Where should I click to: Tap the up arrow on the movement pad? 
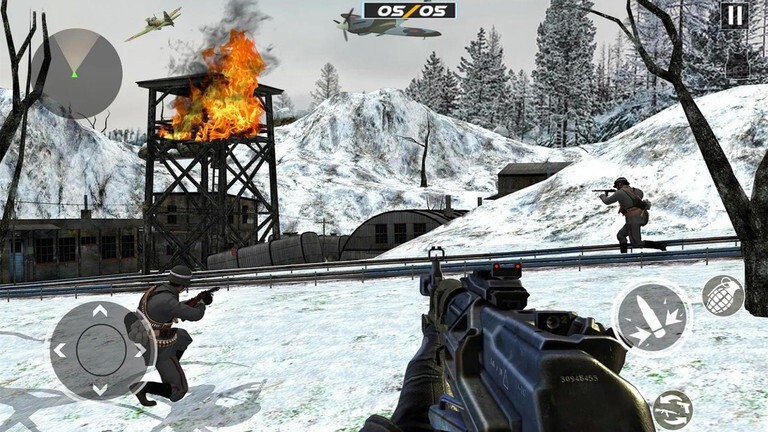[x=99, y=313]
